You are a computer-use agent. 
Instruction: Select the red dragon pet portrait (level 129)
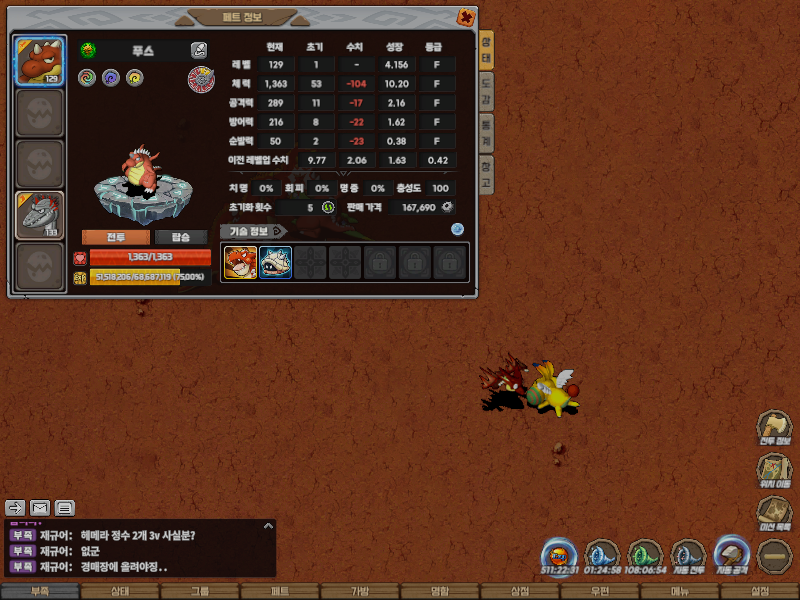coord(40,62)
